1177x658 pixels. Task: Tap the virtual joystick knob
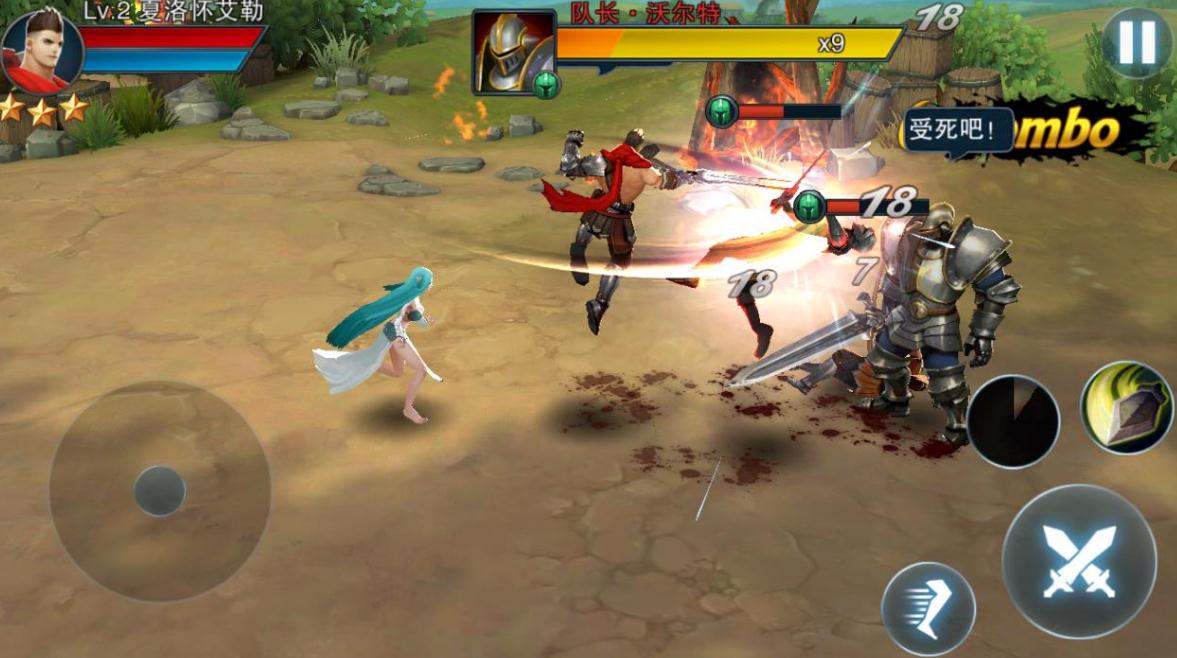tap(160, 491)
